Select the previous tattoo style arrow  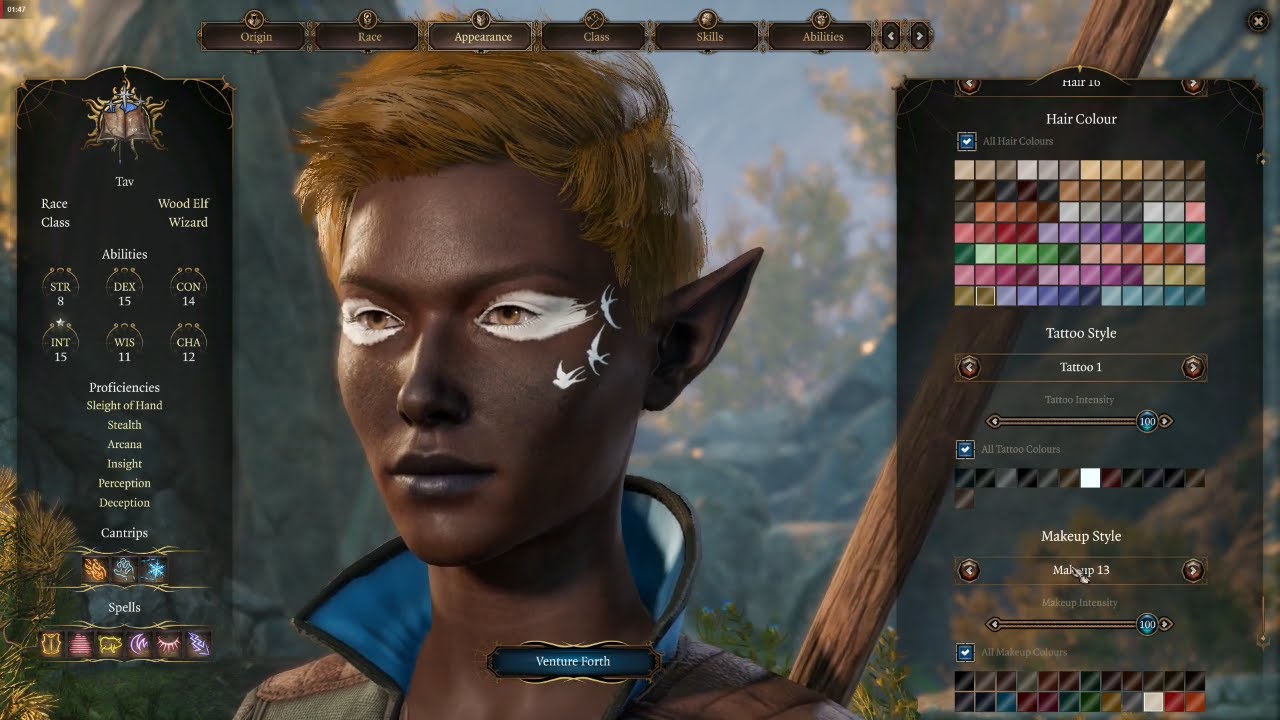coord(968,367)
